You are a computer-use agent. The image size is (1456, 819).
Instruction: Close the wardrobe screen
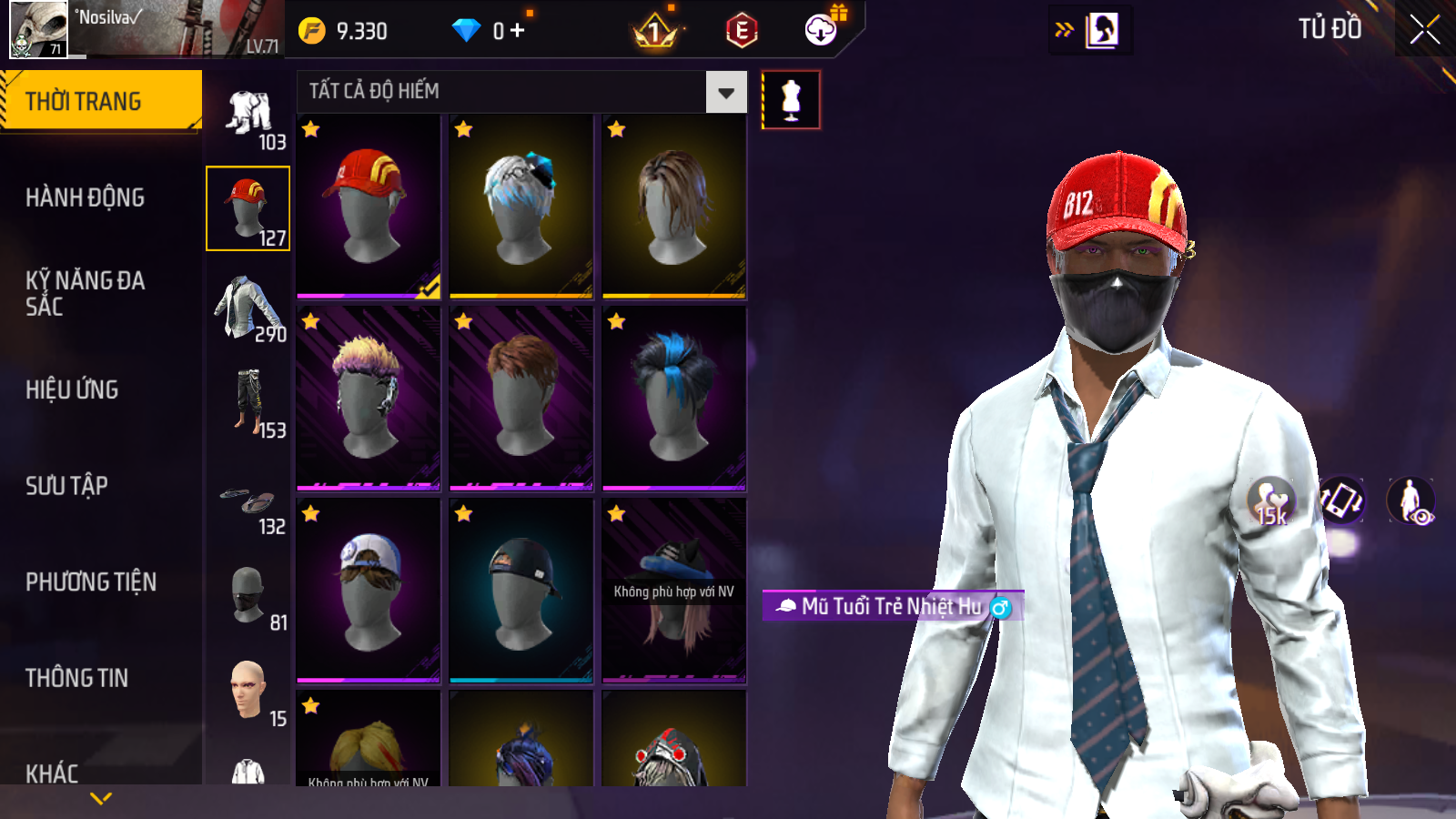[x=1424, y=29]
